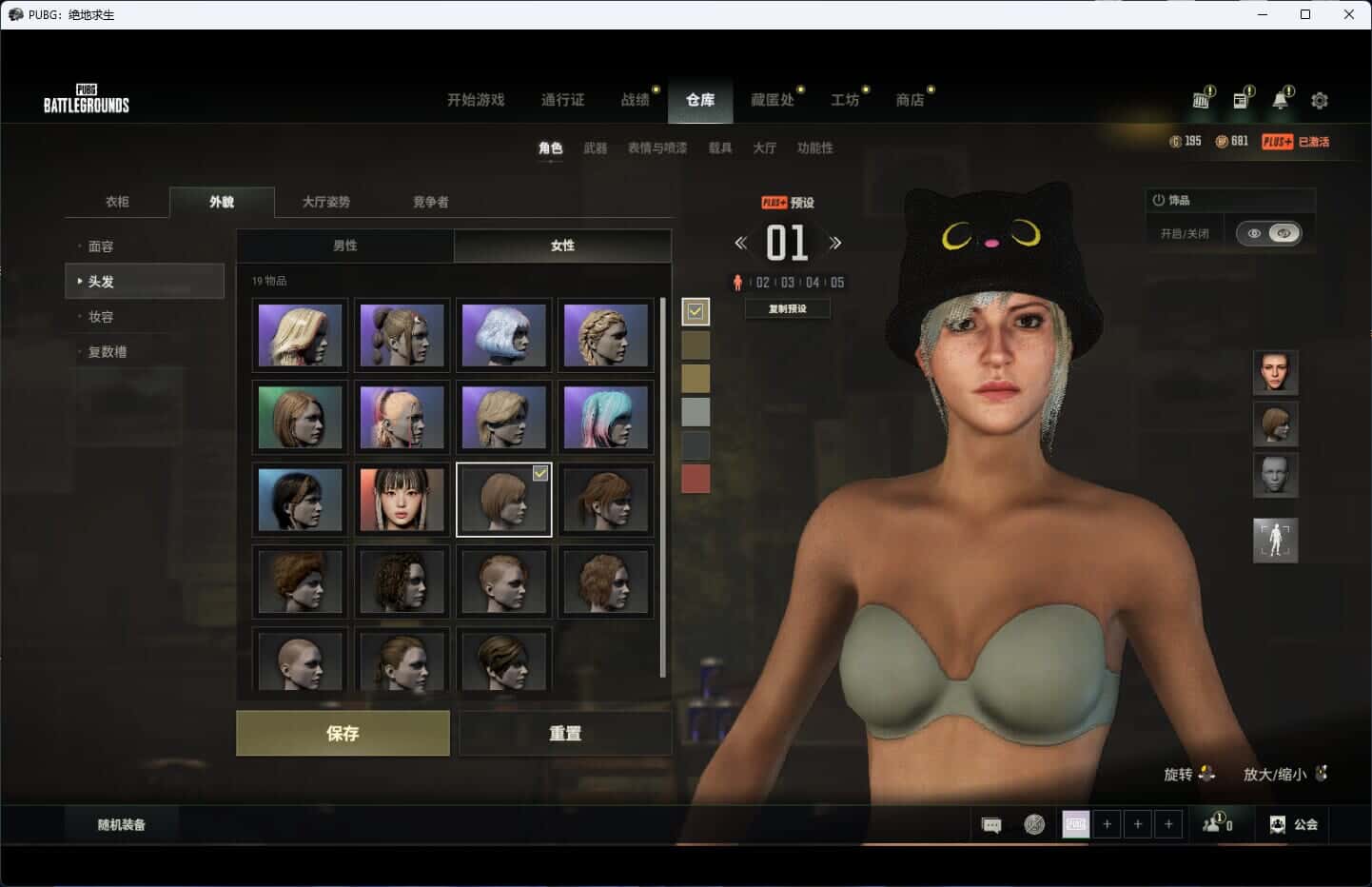This screenshot has height=887, width=1372.
Task: Click the 保存 save button
Action: click(343, 733)
